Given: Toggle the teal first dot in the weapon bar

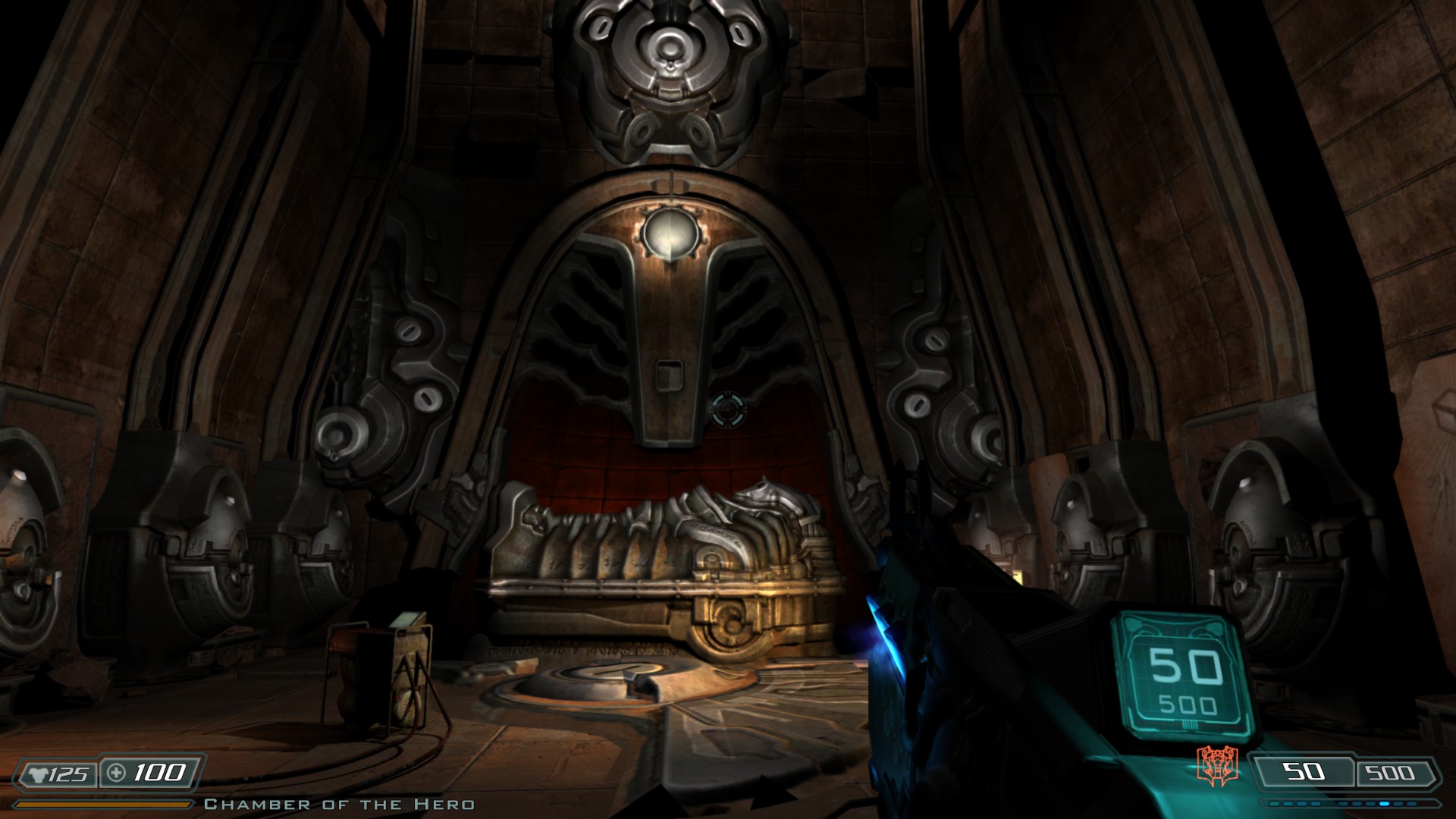Looking at the screenshot, I should pyautogui.click(x=1275, y=805).
